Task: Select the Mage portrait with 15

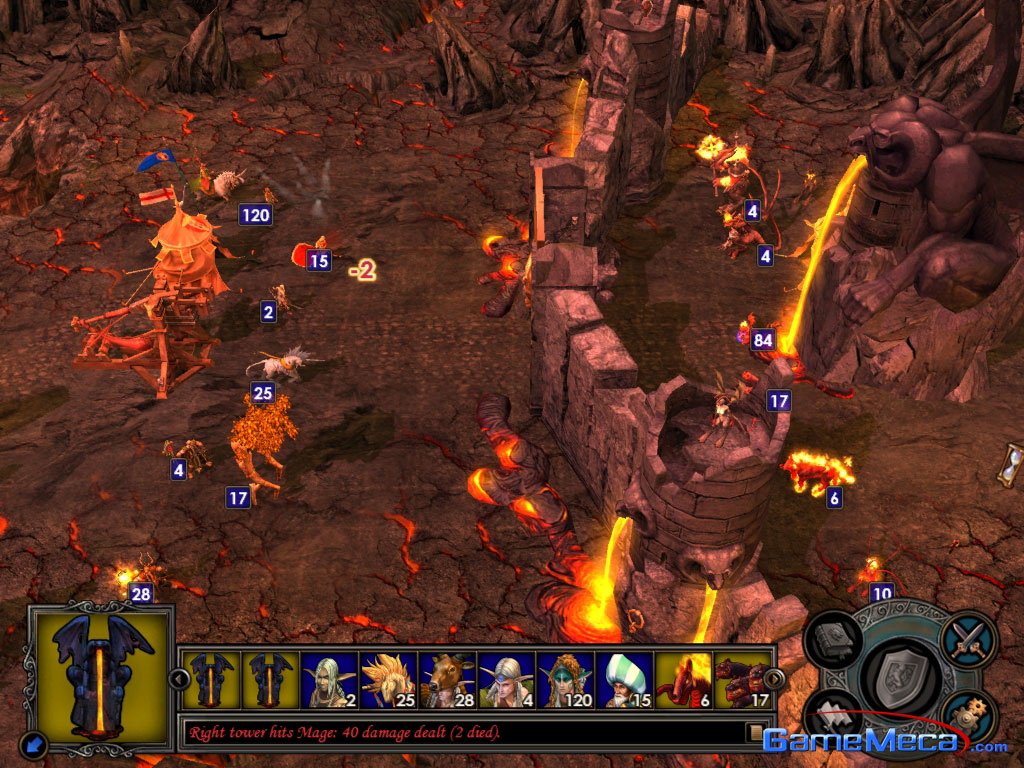Action: point(624,680)
